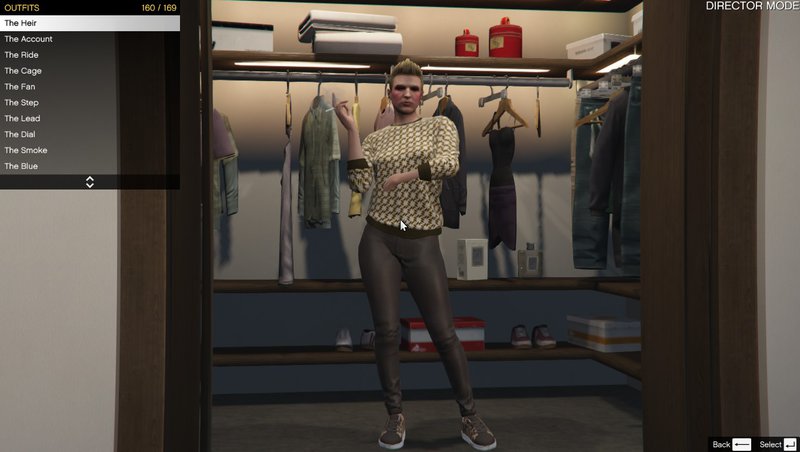Choose The Account outfit
Viewport: 800px width, 452px height.
point(89,39)
